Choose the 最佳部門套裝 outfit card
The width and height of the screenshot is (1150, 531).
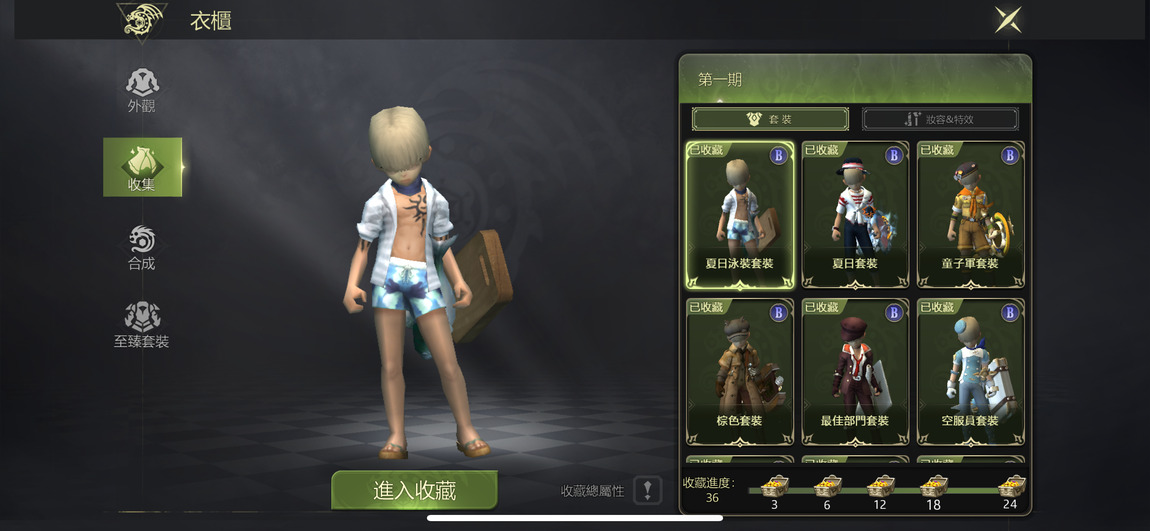(855, 371)
